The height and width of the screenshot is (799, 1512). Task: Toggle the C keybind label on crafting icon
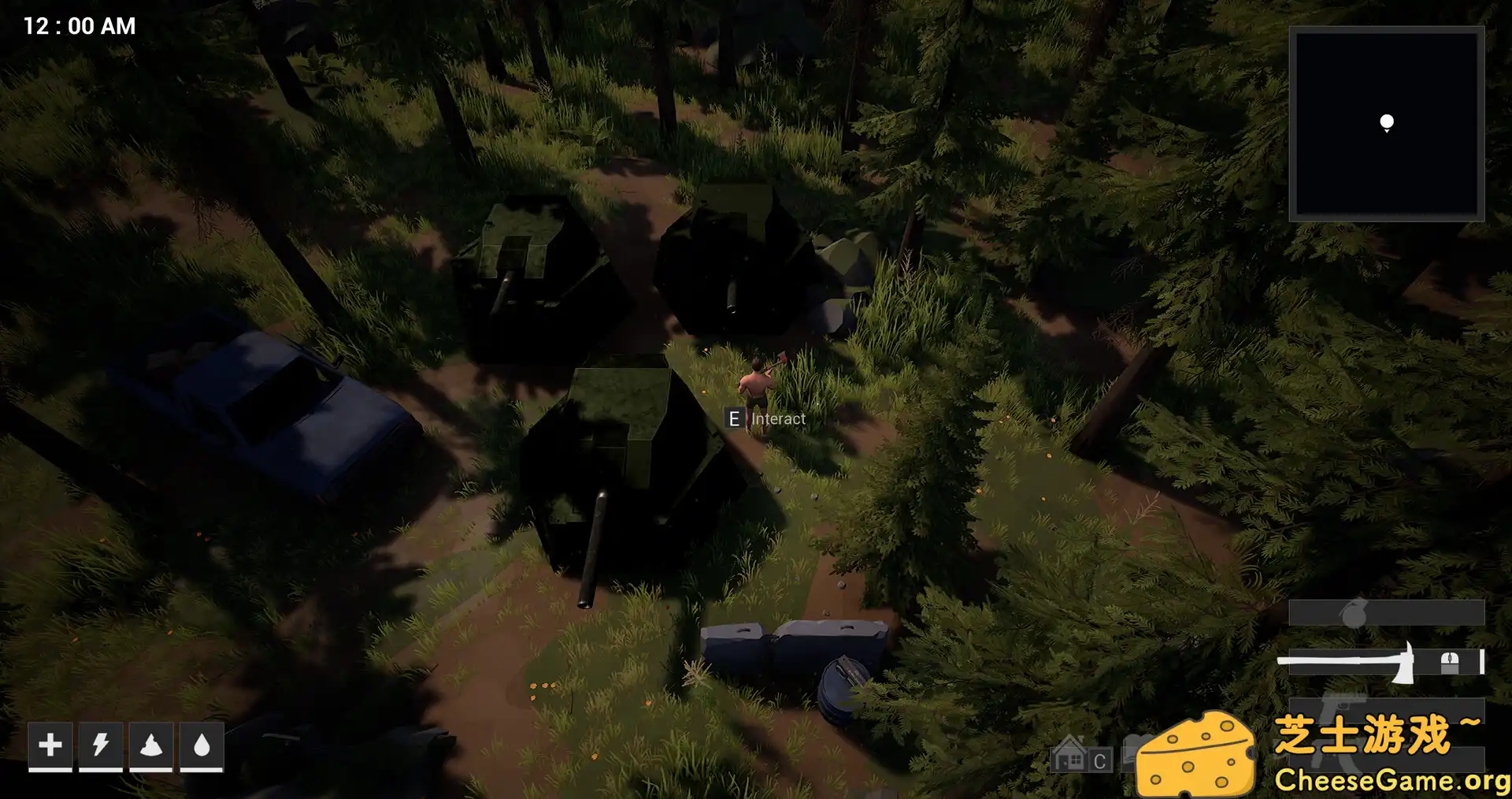tap(1099, 759)
